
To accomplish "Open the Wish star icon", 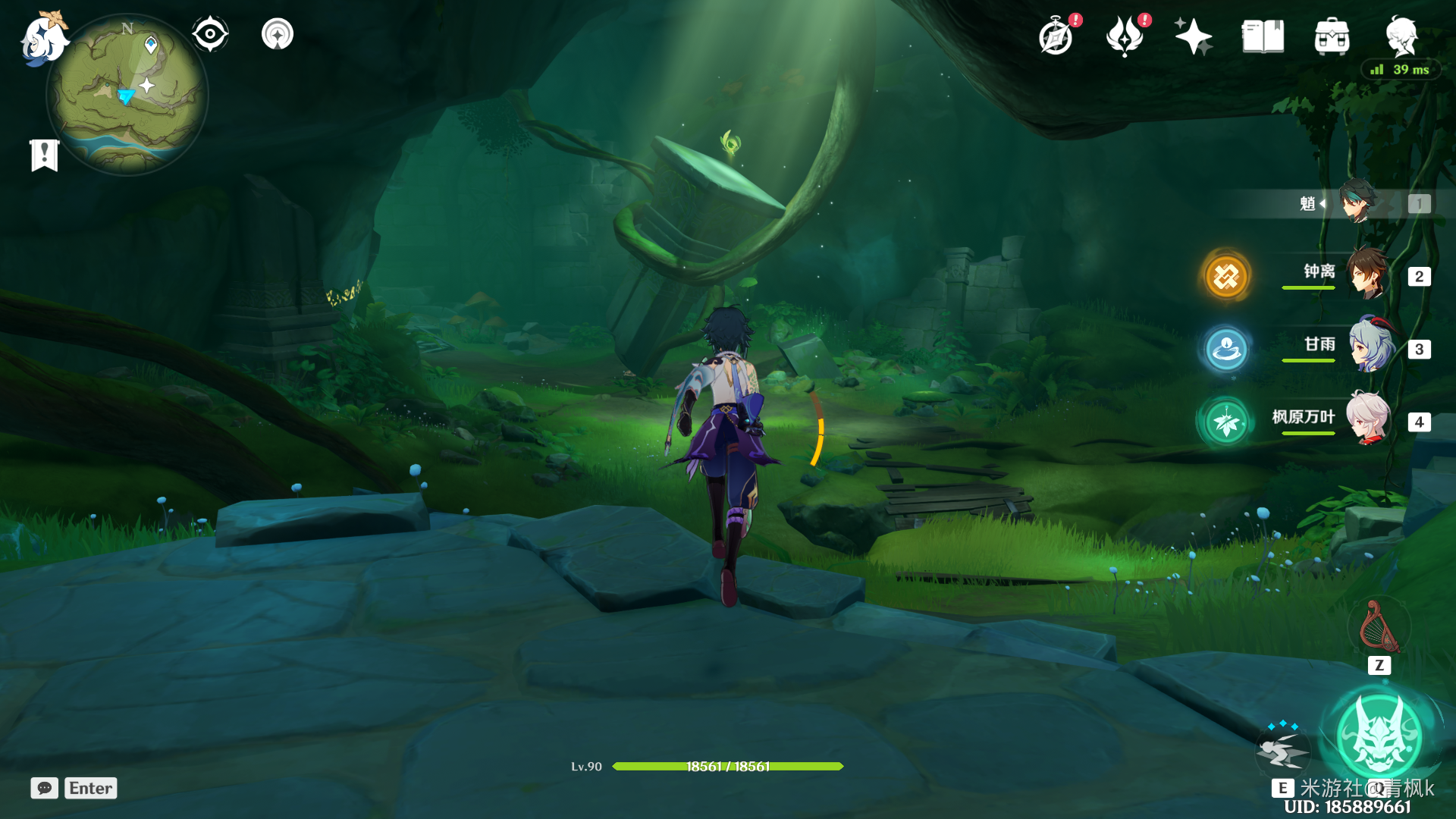I will pos(1193,36).
